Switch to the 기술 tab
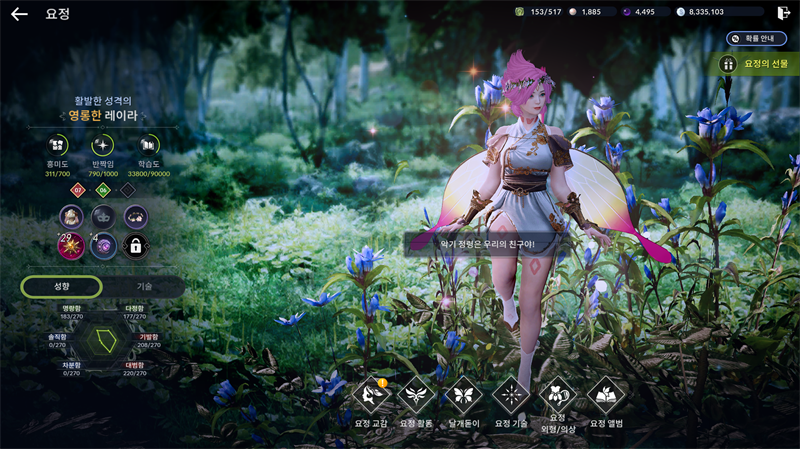 (144, 286)
